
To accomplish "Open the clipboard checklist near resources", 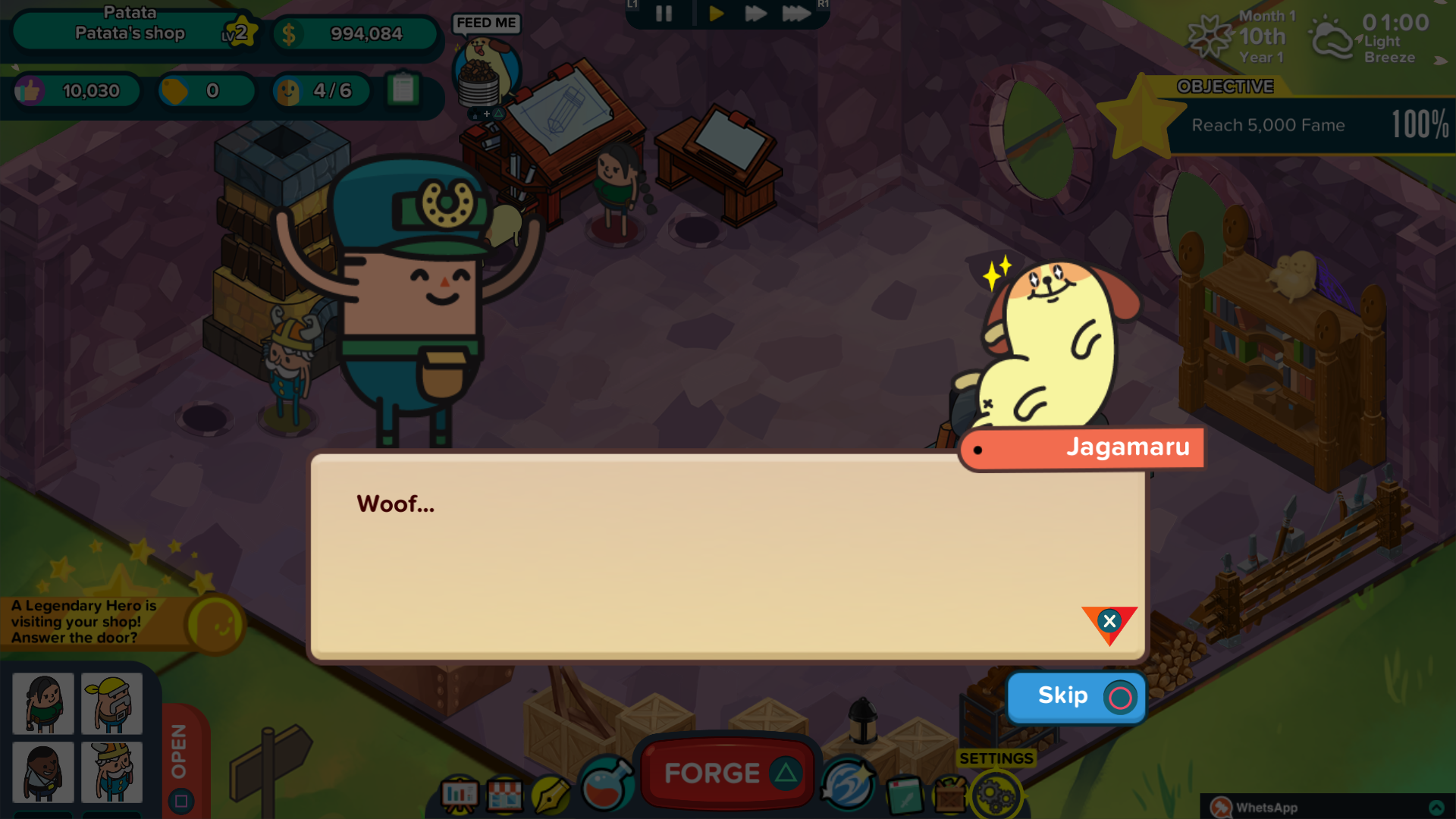I will (x=404, y=90).
